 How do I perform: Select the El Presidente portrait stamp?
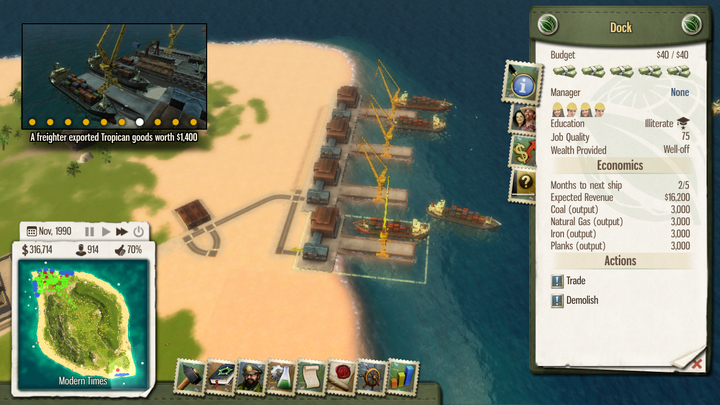[x=251, y=377]
